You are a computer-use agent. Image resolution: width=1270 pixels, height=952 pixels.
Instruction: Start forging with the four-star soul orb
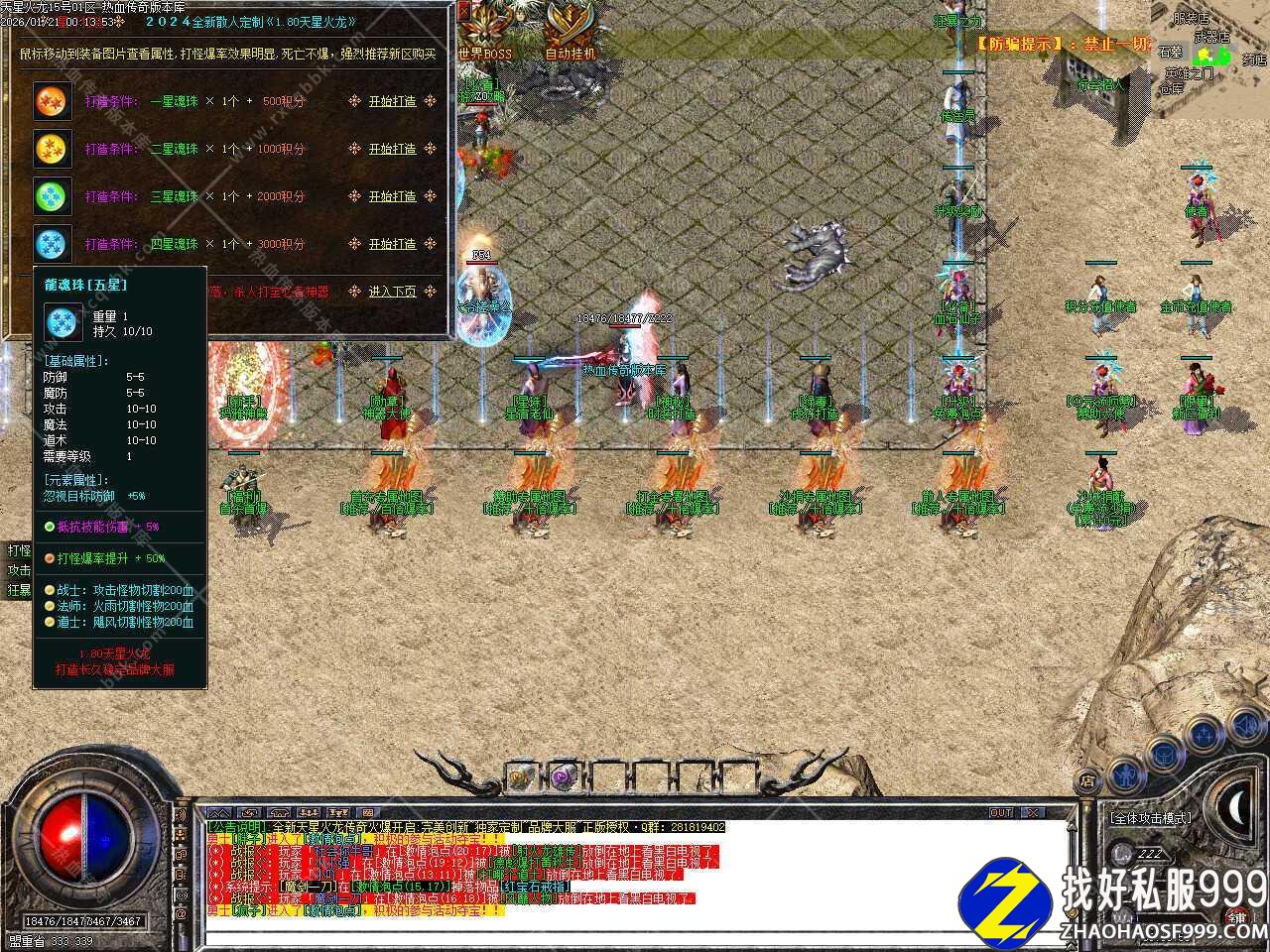[x=392, y=244]
